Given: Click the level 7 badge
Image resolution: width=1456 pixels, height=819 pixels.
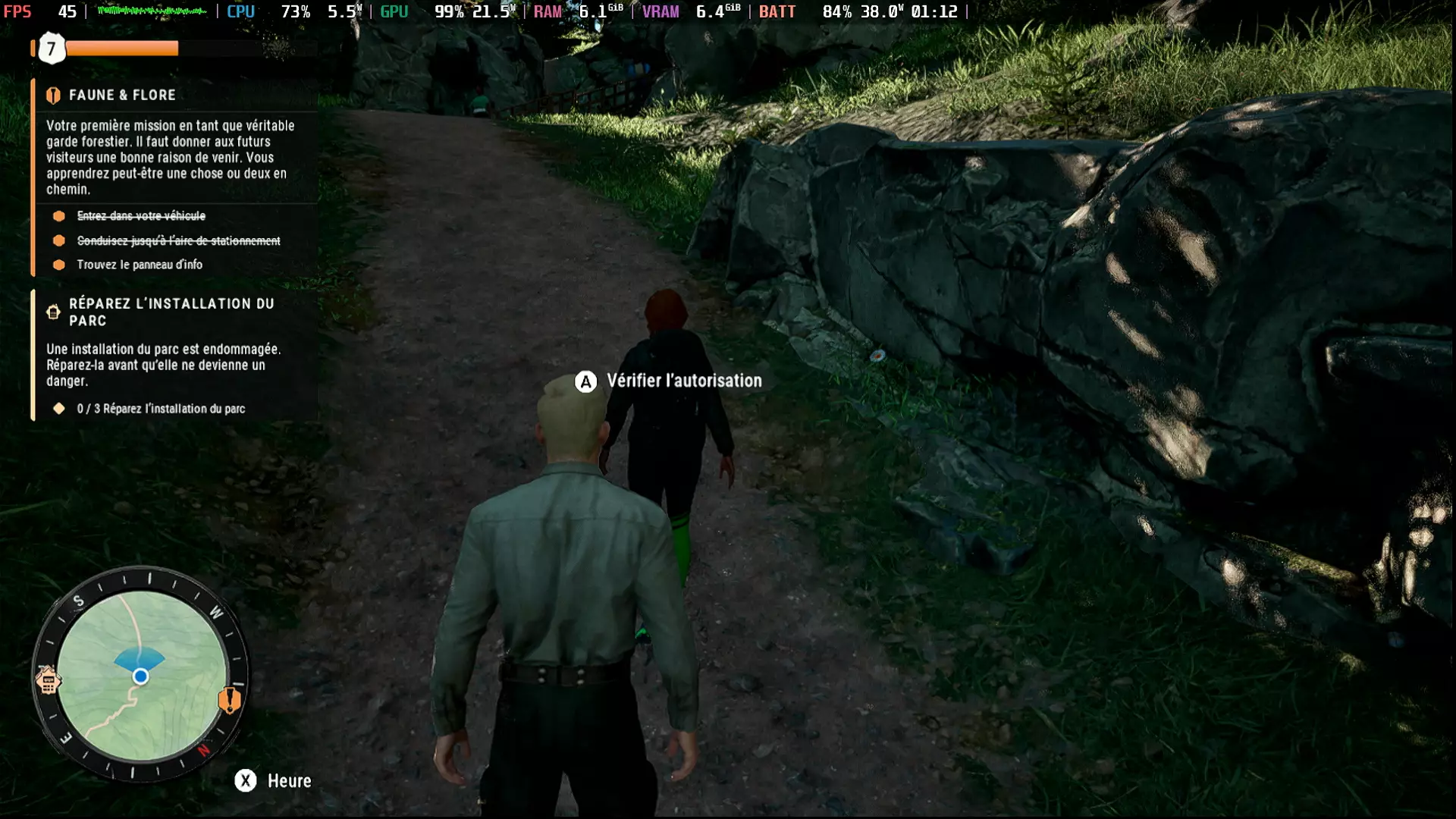Looking at the screenshot, I should [x=52, y=49].
